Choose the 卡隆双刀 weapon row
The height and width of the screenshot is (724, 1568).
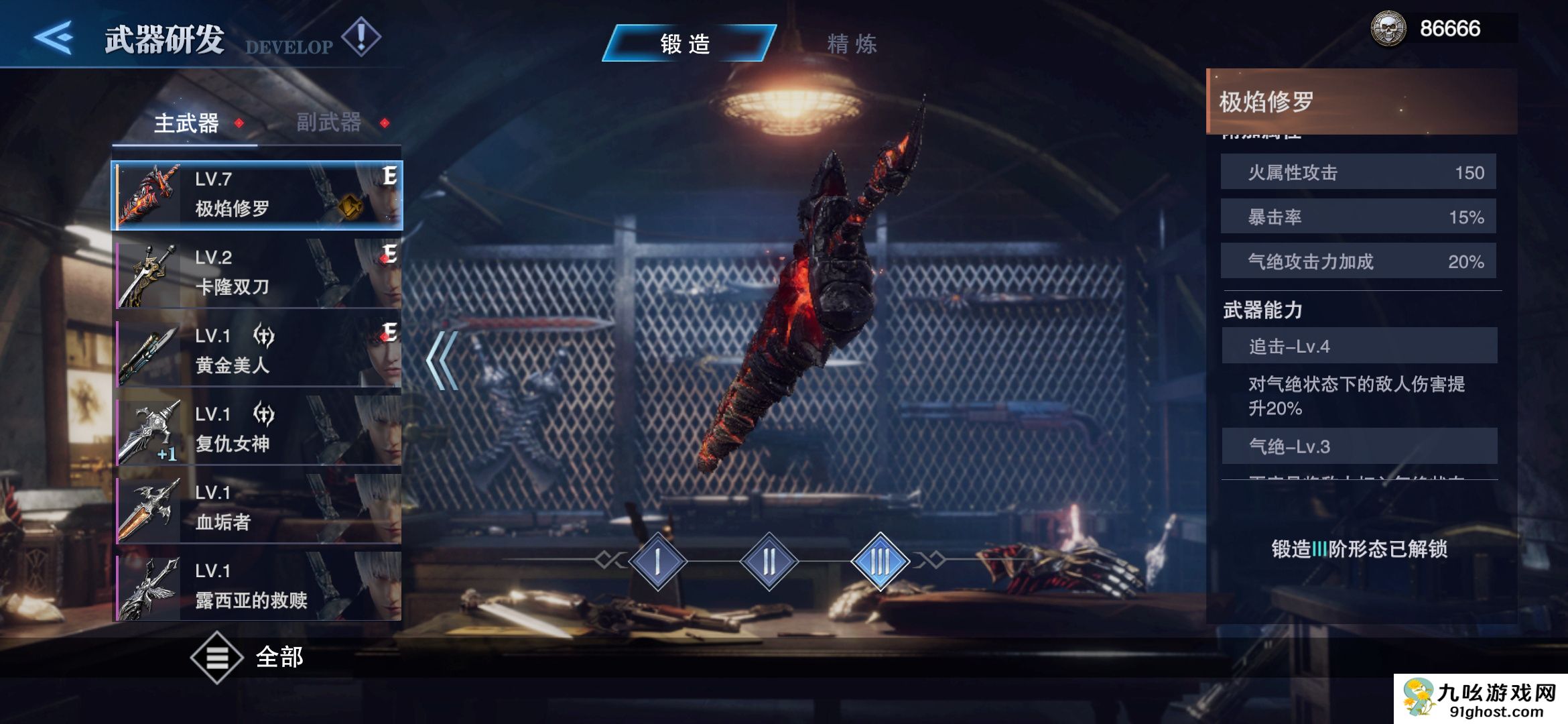click(x=257, y=273)
